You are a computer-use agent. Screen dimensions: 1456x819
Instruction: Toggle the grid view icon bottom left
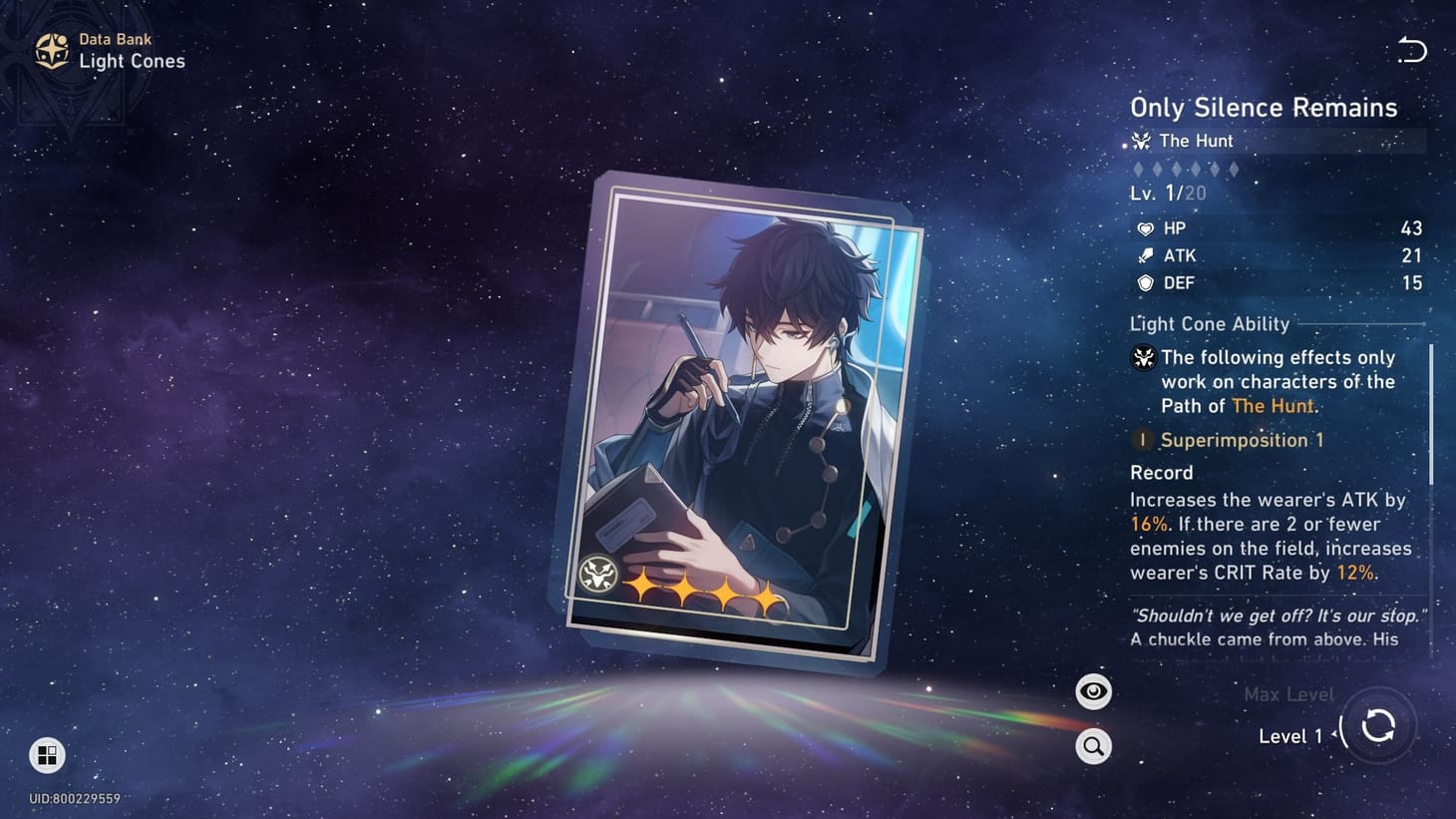[47, 756]
